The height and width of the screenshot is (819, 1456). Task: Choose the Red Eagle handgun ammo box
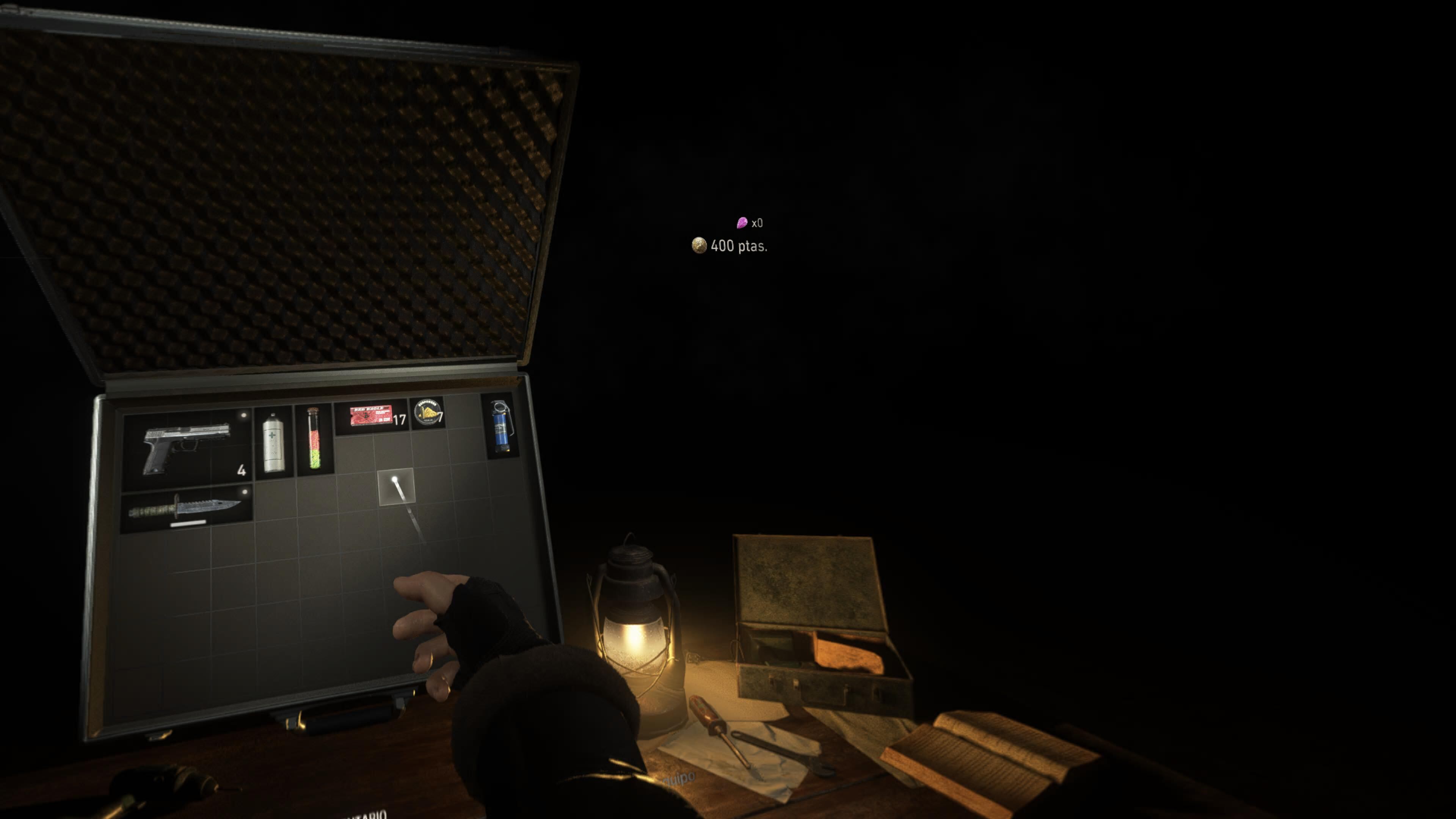pos(371,417)
